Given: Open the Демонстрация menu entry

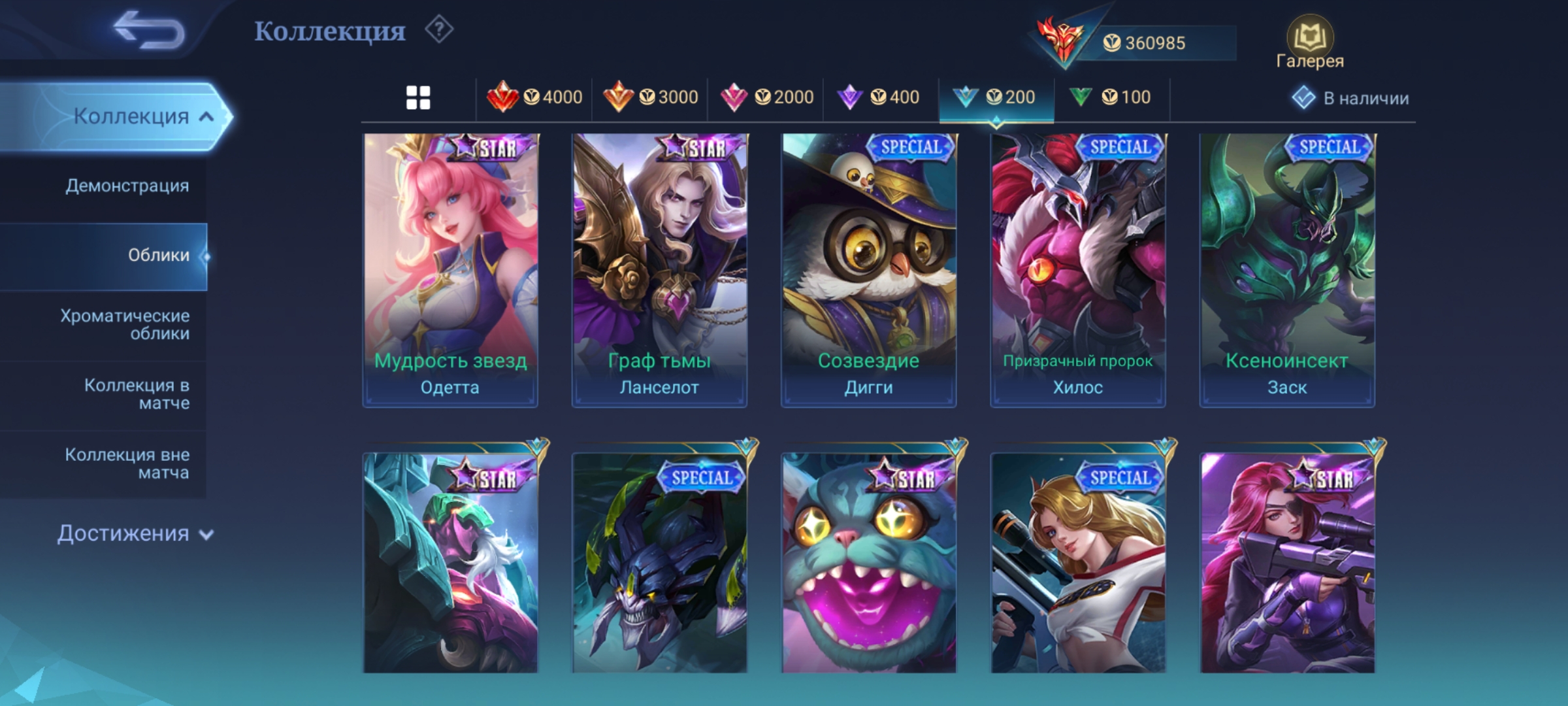Looking at the screenshot, I should pos(127,186).
